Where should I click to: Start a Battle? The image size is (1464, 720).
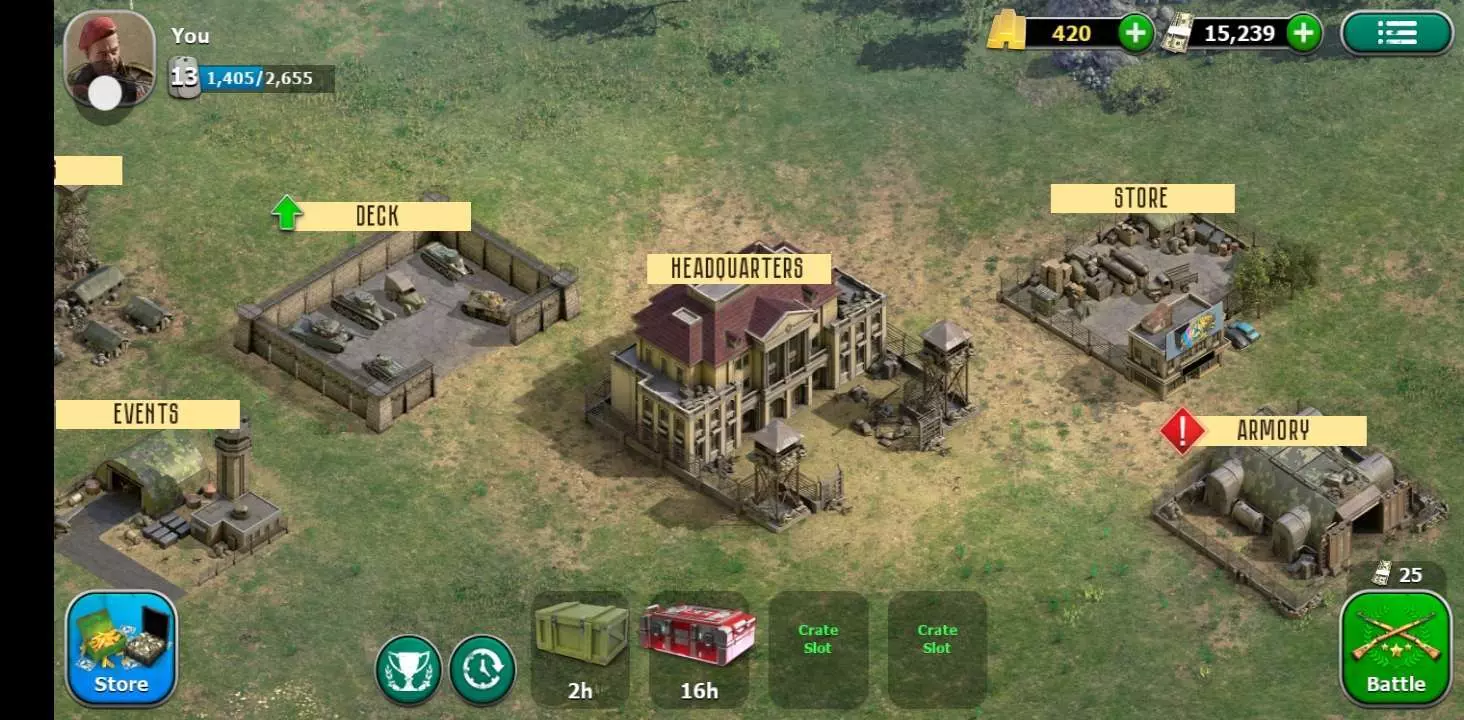click(x=1395, y=648)
